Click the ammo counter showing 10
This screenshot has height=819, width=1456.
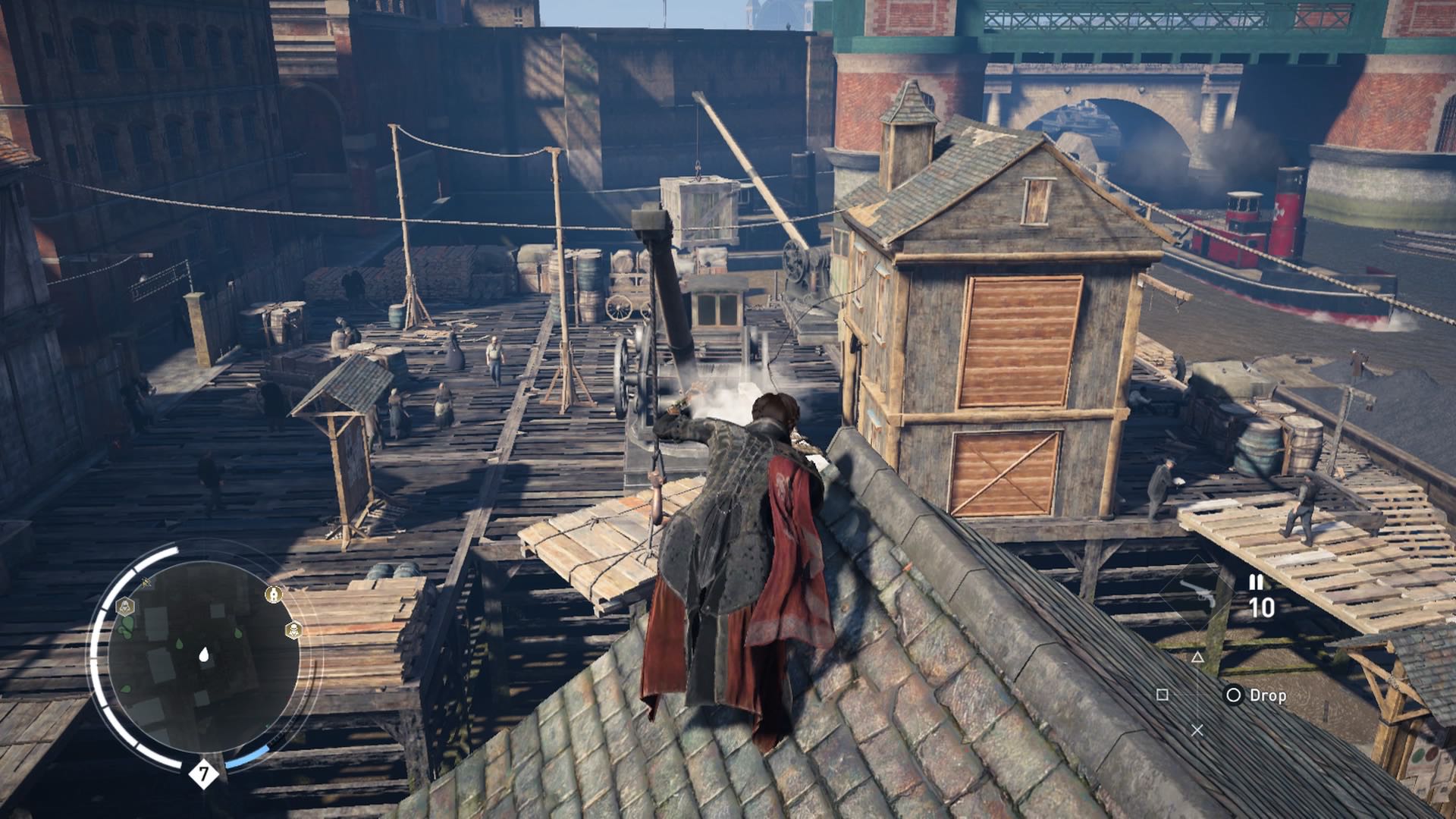point(1263,607)
